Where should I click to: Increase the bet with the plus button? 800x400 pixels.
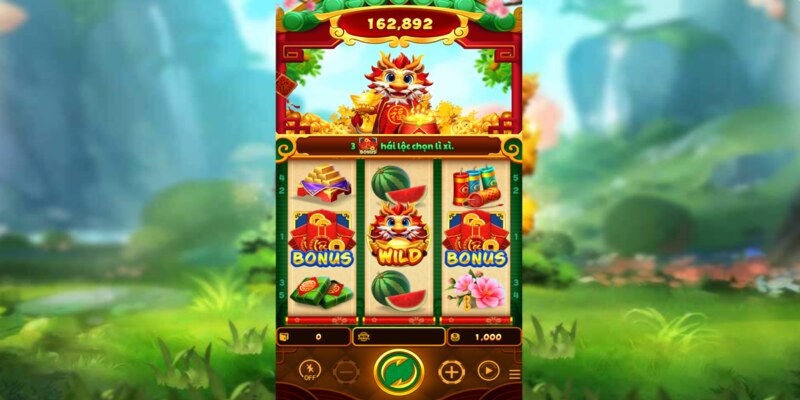point(451,372)
